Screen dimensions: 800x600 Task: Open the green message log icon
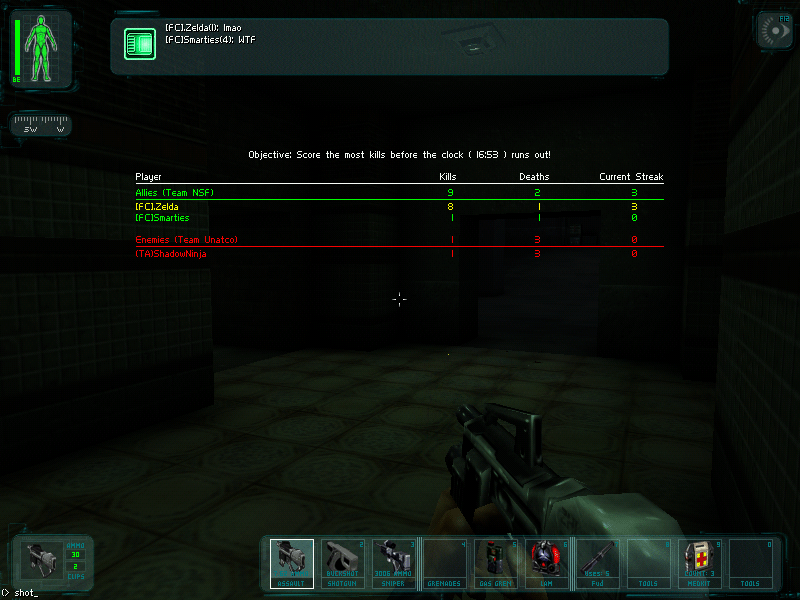(139, 43)
